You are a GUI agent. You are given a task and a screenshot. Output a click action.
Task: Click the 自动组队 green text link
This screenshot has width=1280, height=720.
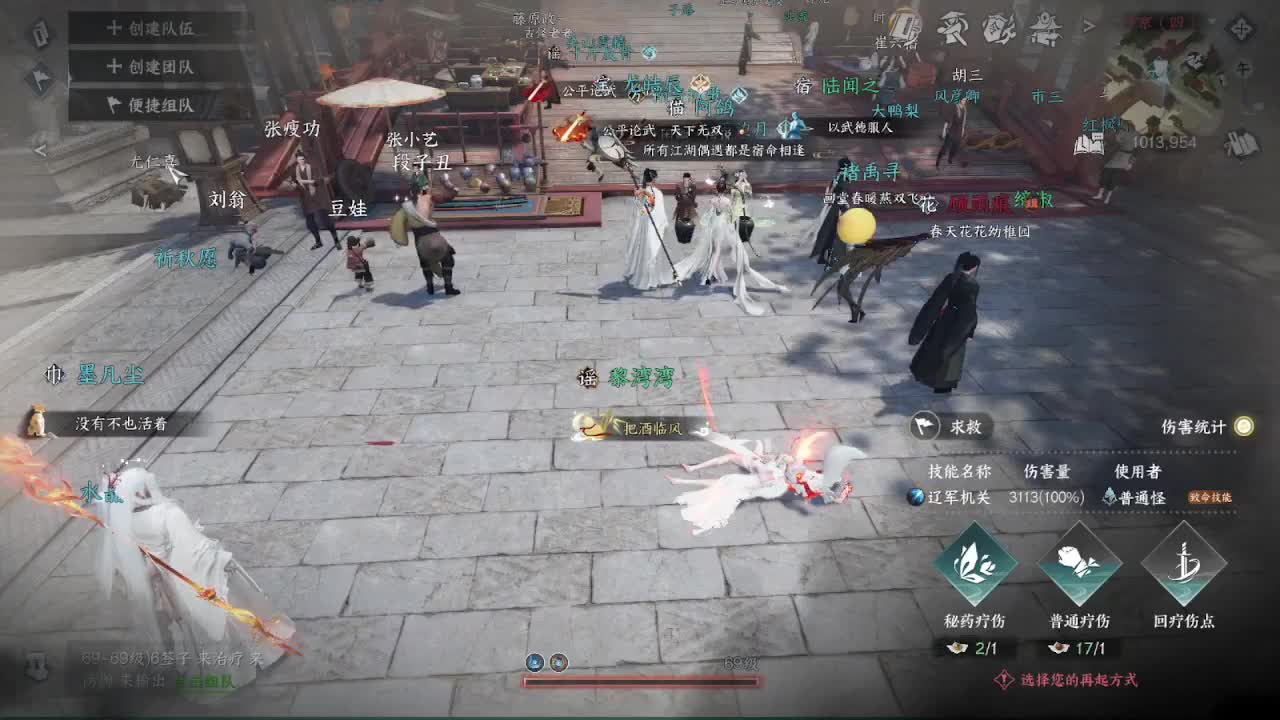[207, 681]
